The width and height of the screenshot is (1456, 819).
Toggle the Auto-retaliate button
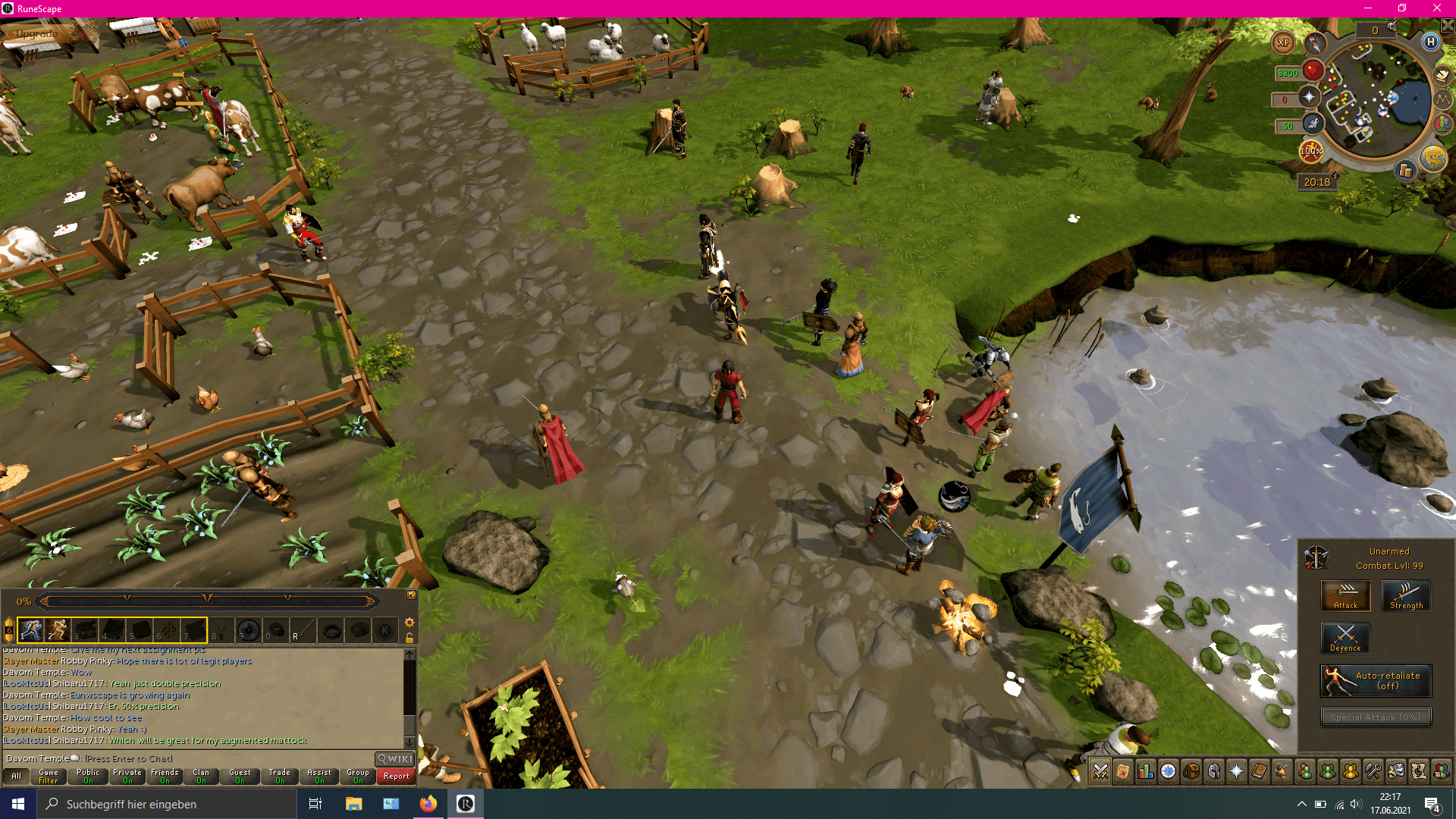coord(1376,681)
